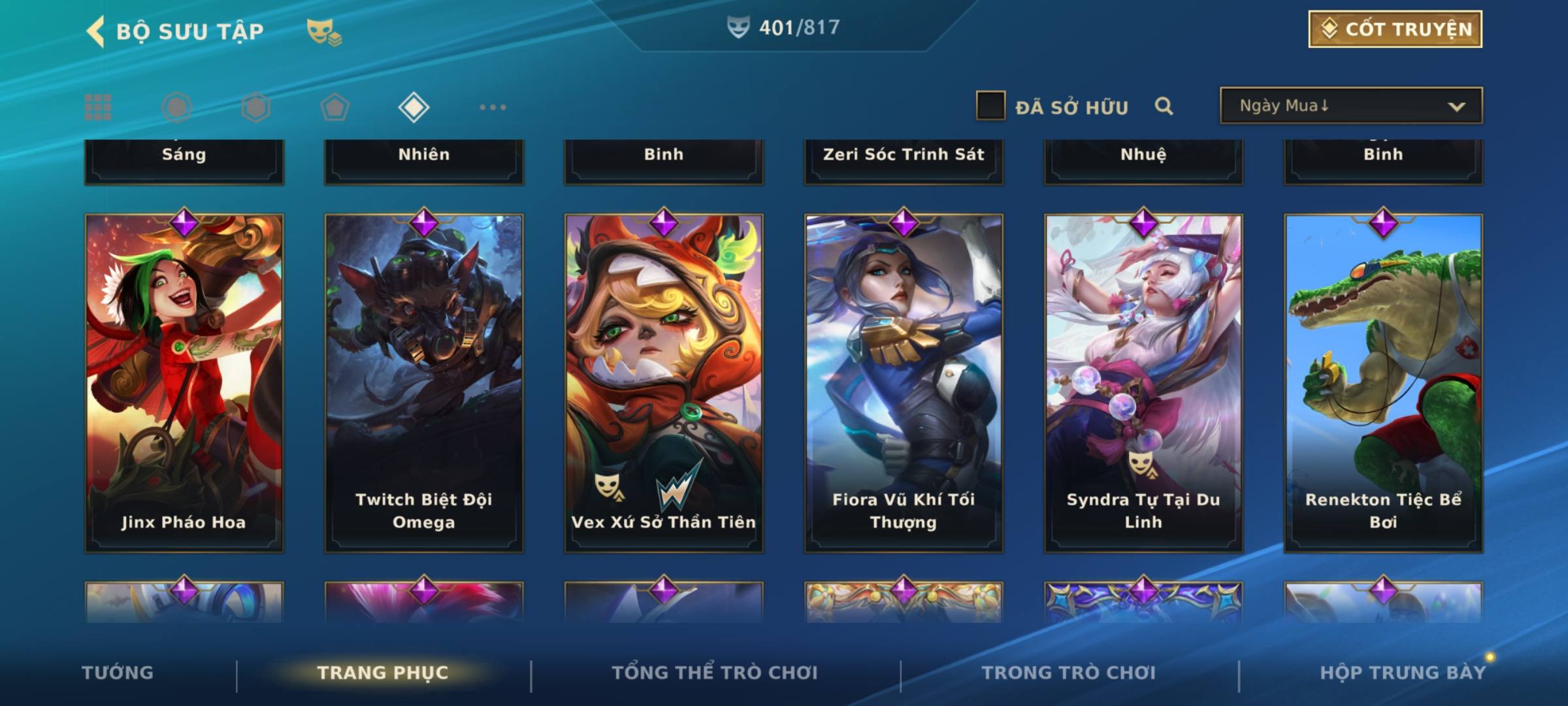Open the Tổng Thể Trò Chơi tab
Viewport: 1568px width, 706px height.
tap(715, 673)
